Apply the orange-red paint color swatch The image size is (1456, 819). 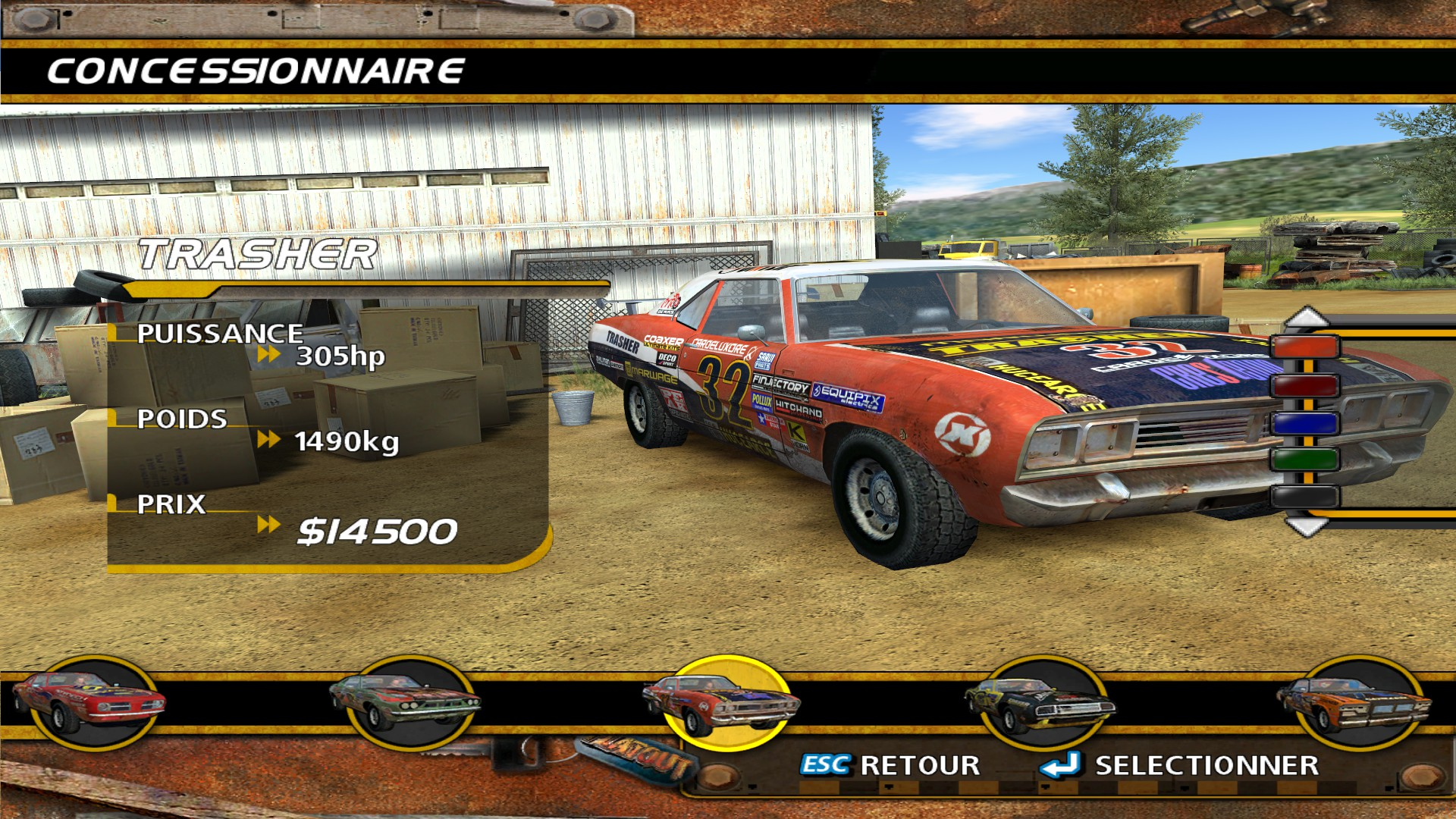pos(1305,348)
